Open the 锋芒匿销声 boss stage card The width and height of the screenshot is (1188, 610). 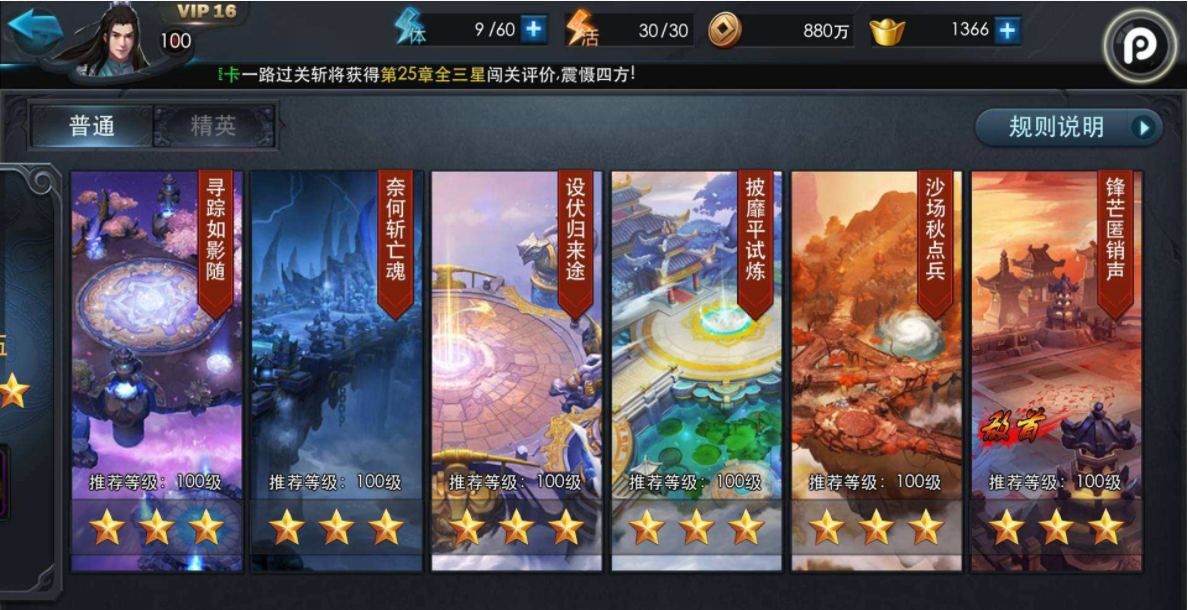click(x=1057, y=370)
